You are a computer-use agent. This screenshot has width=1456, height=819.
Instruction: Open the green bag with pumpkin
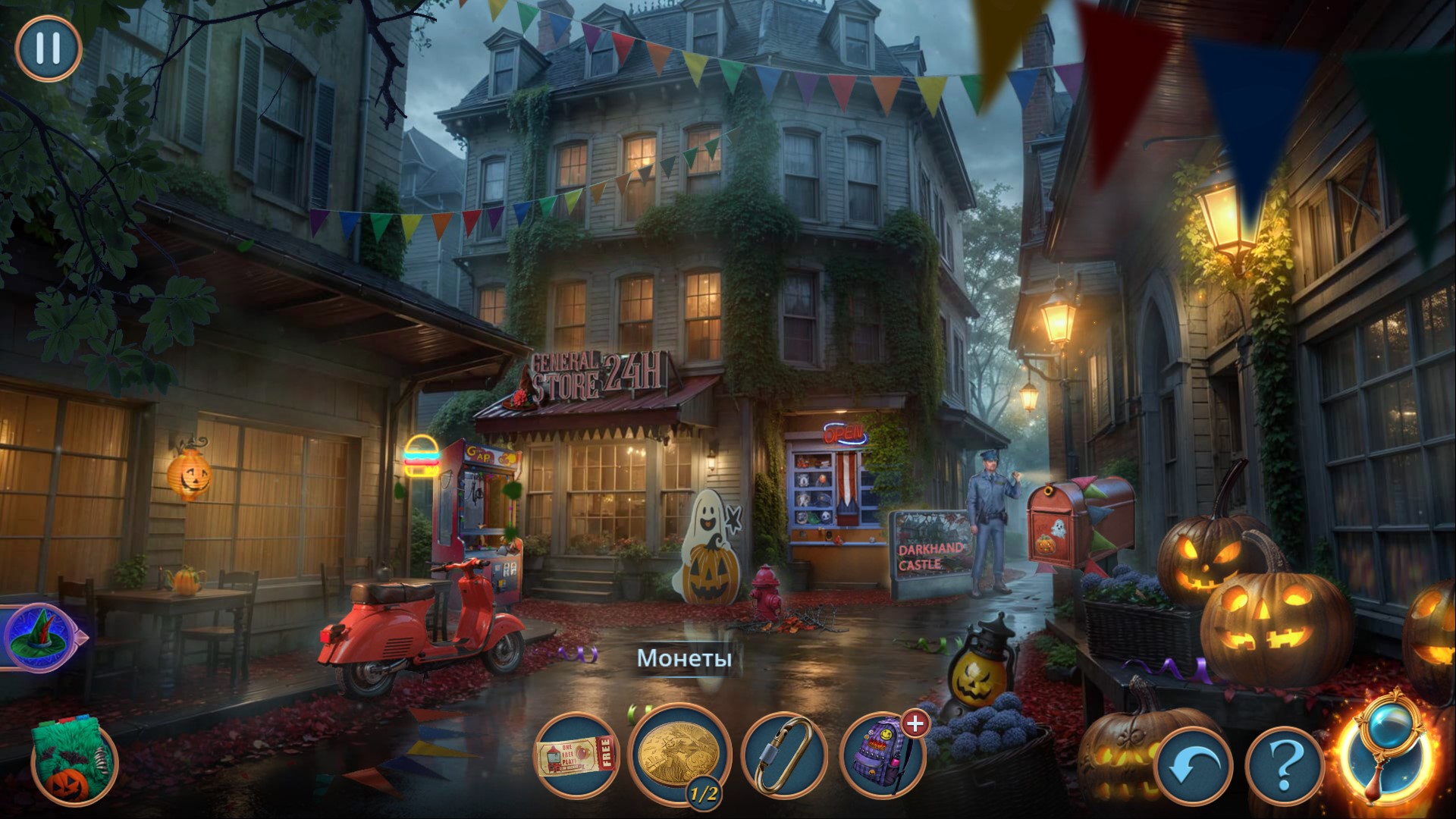[x=74, y=763]
